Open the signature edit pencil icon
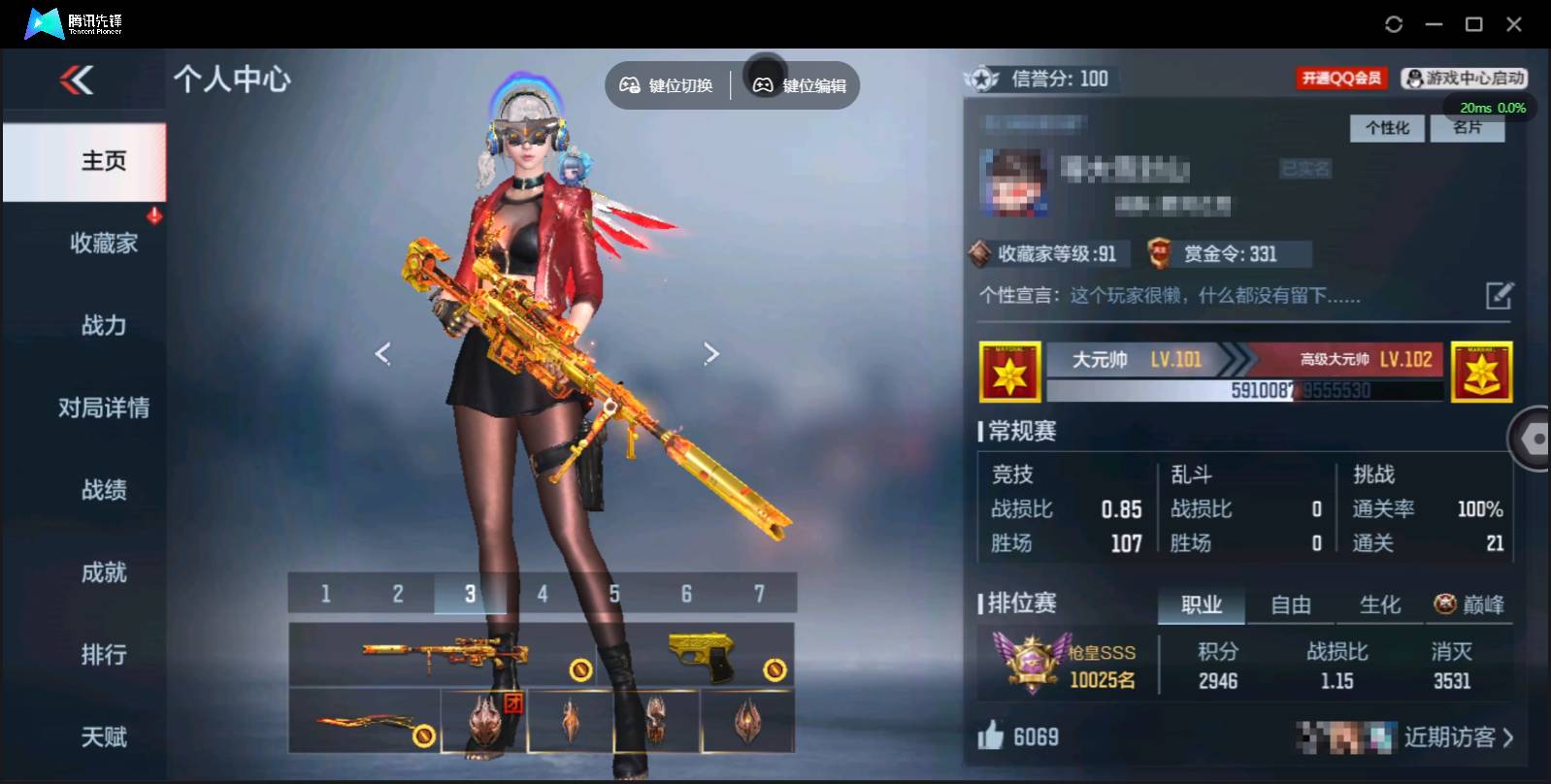 1500,294
